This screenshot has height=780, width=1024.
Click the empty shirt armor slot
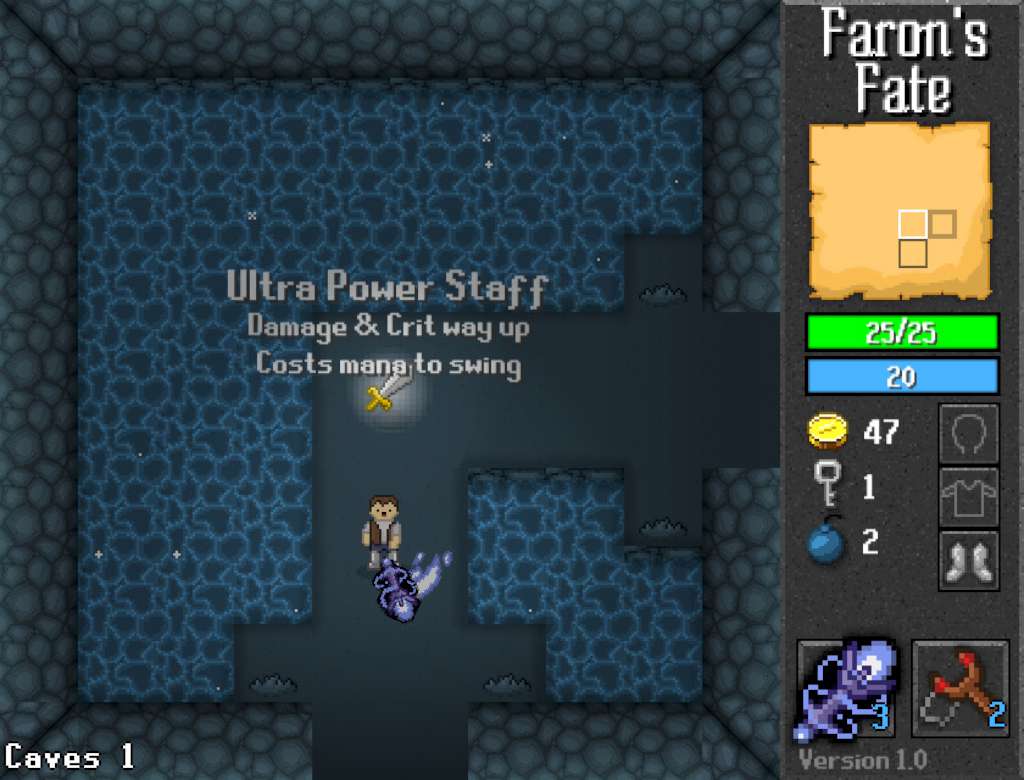click(968, 497)
